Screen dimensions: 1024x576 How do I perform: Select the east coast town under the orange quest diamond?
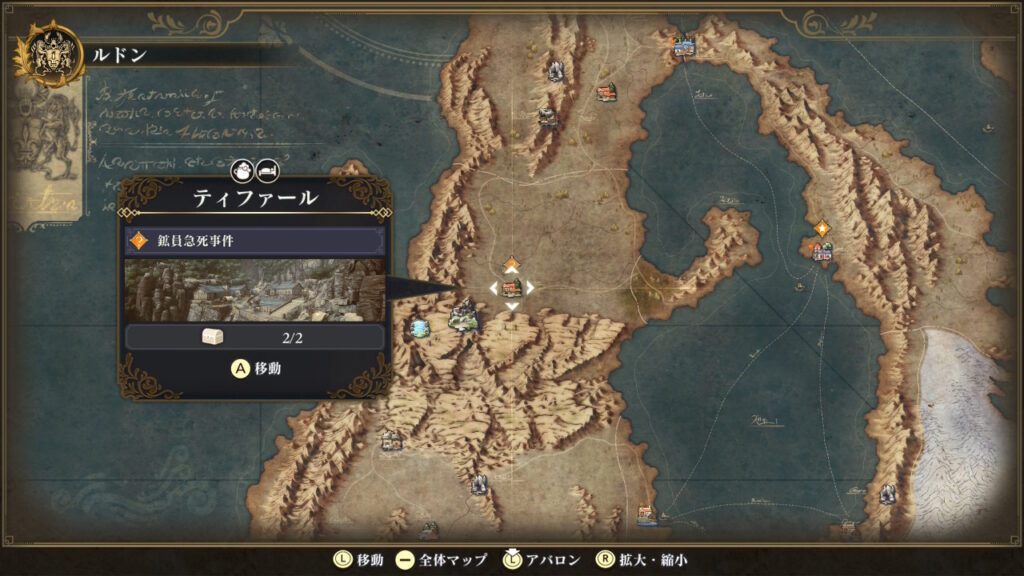click(822, 251)
